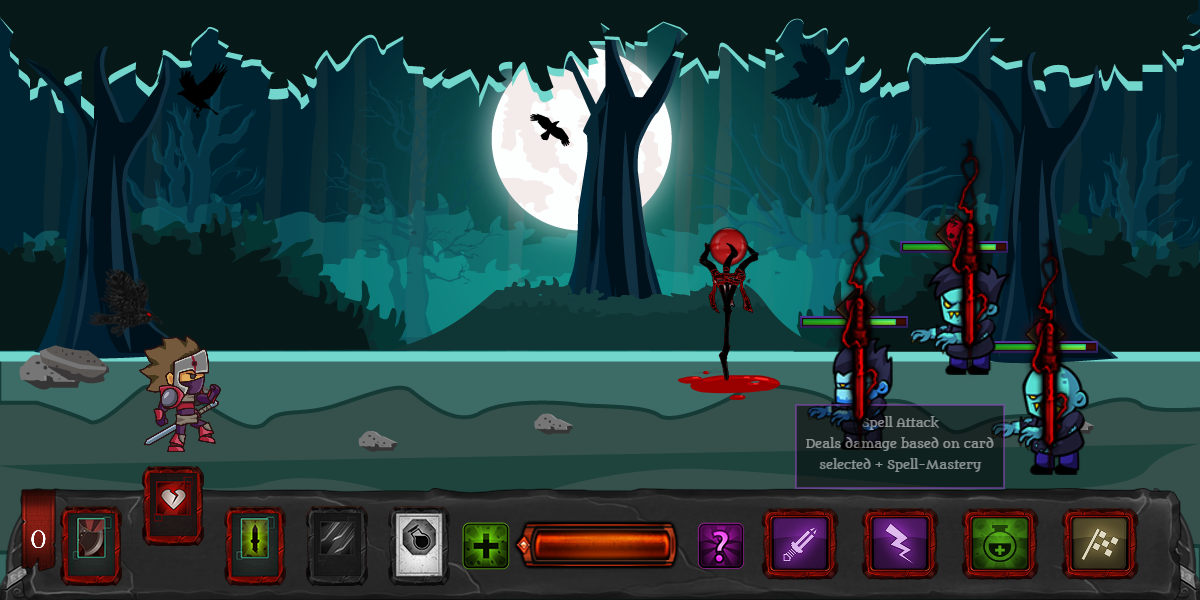The height and width of the screenshot is (600, 1200).
Task: Choose the white bomb flask card
Action: (x=419, y=545)
